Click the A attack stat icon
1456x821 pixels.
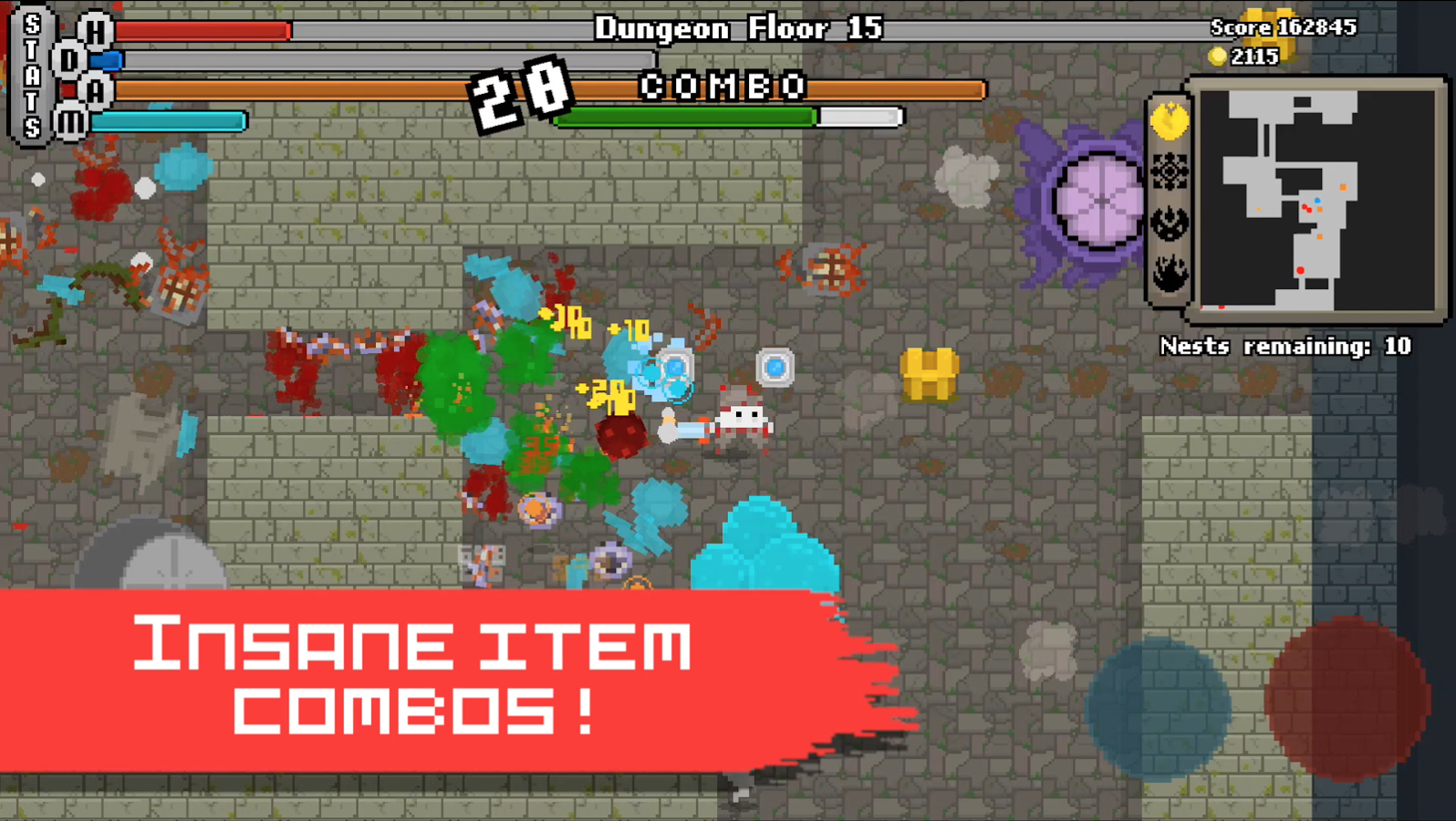point(95,90)
